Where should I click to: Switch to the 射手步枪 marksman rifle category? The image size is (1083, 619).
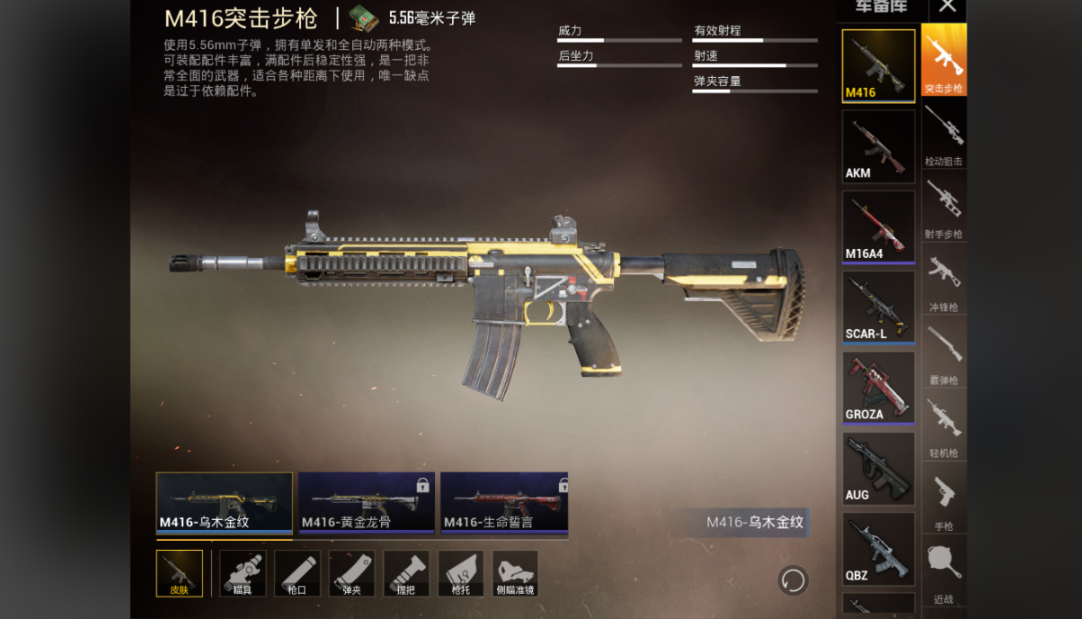tap(943, 207)
